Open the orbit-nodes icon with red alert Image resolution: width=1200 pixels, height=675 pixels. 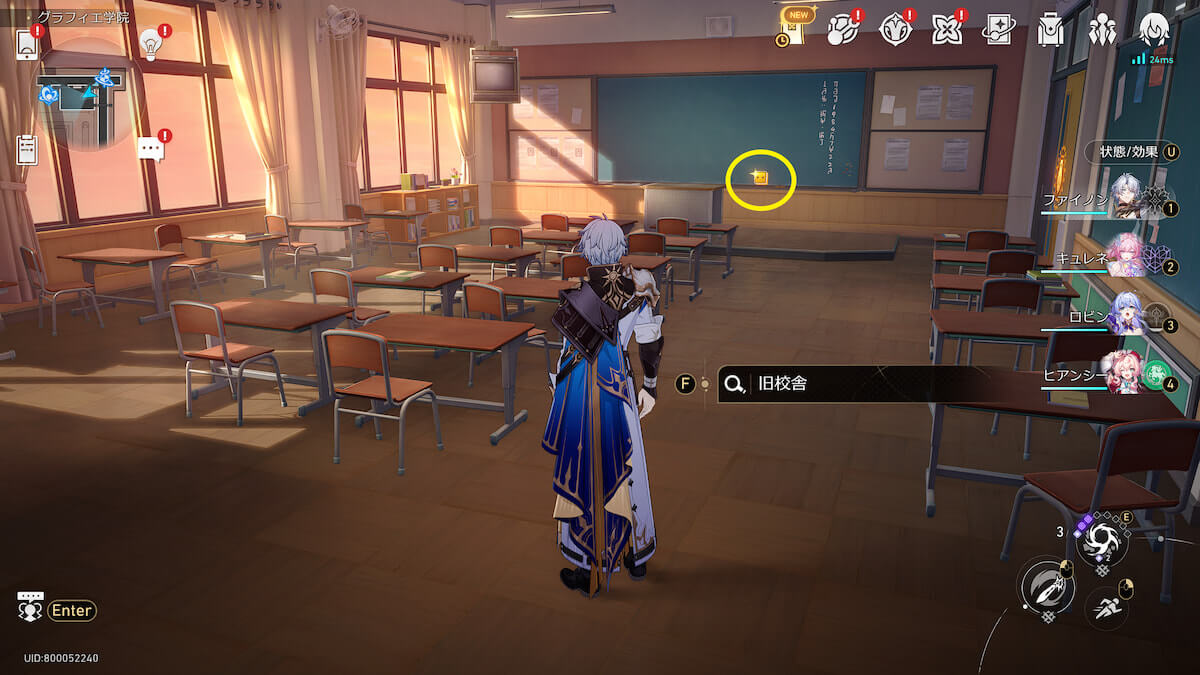point(844,30)
